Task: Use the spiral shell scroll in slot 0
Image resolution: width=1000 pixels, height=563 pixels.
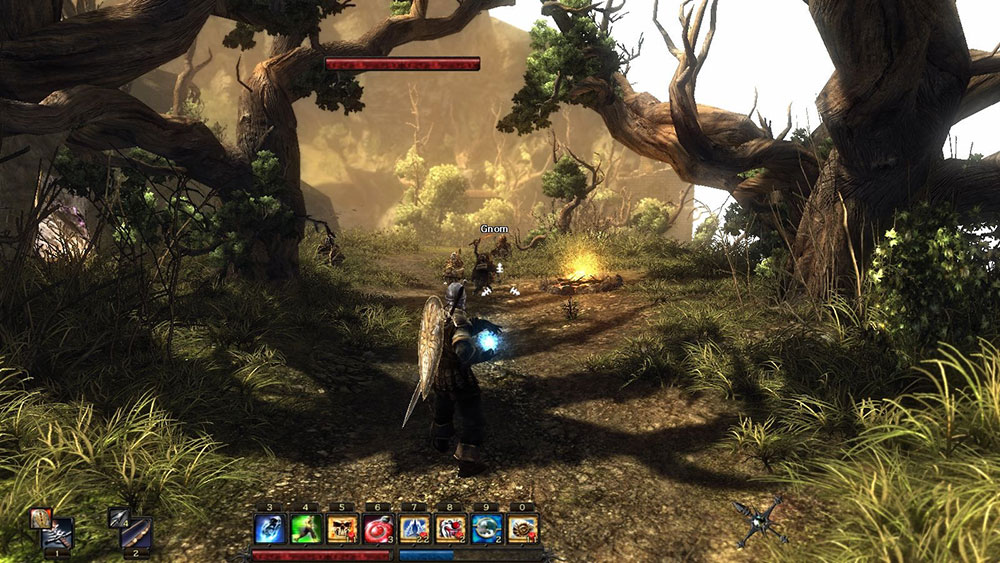Action: (522, 528)
